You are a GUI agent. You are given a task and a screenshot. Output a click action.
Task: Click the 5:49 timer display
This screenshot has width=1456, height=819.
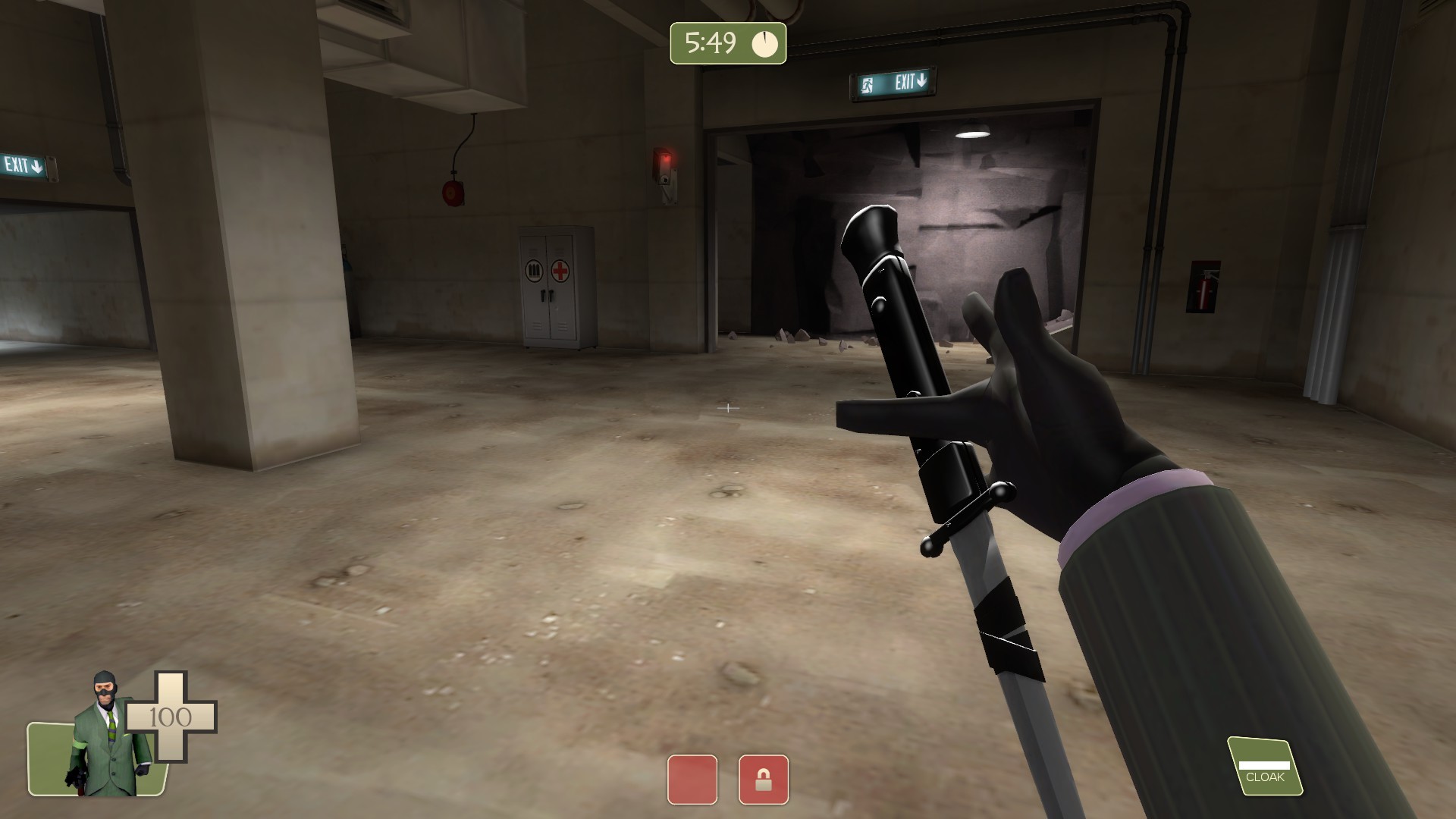pos(711,44)
